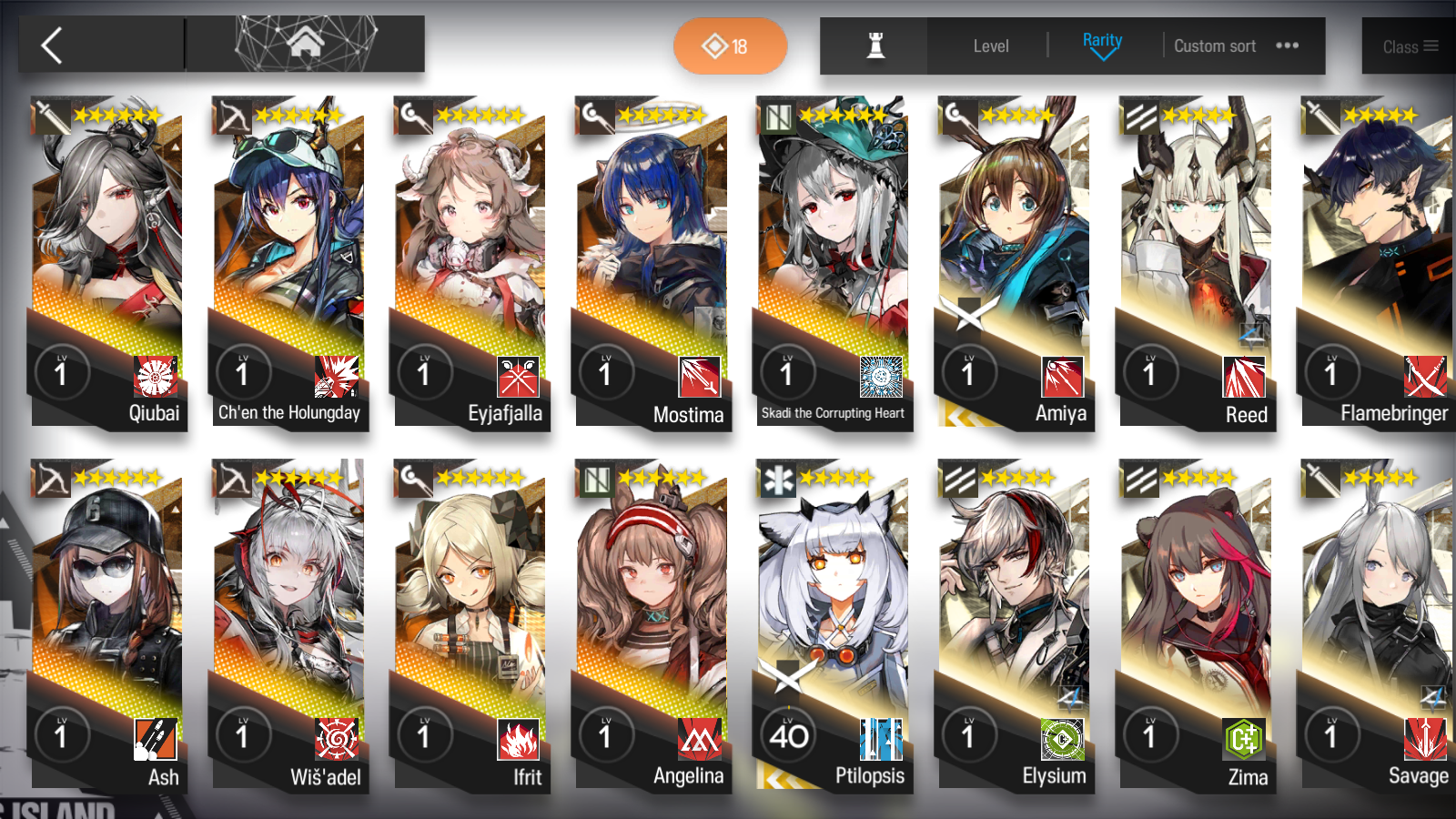1456x819 pixels.
Task: Expand the ellipsis for more sort options
Action: (x=1287, y=45)
